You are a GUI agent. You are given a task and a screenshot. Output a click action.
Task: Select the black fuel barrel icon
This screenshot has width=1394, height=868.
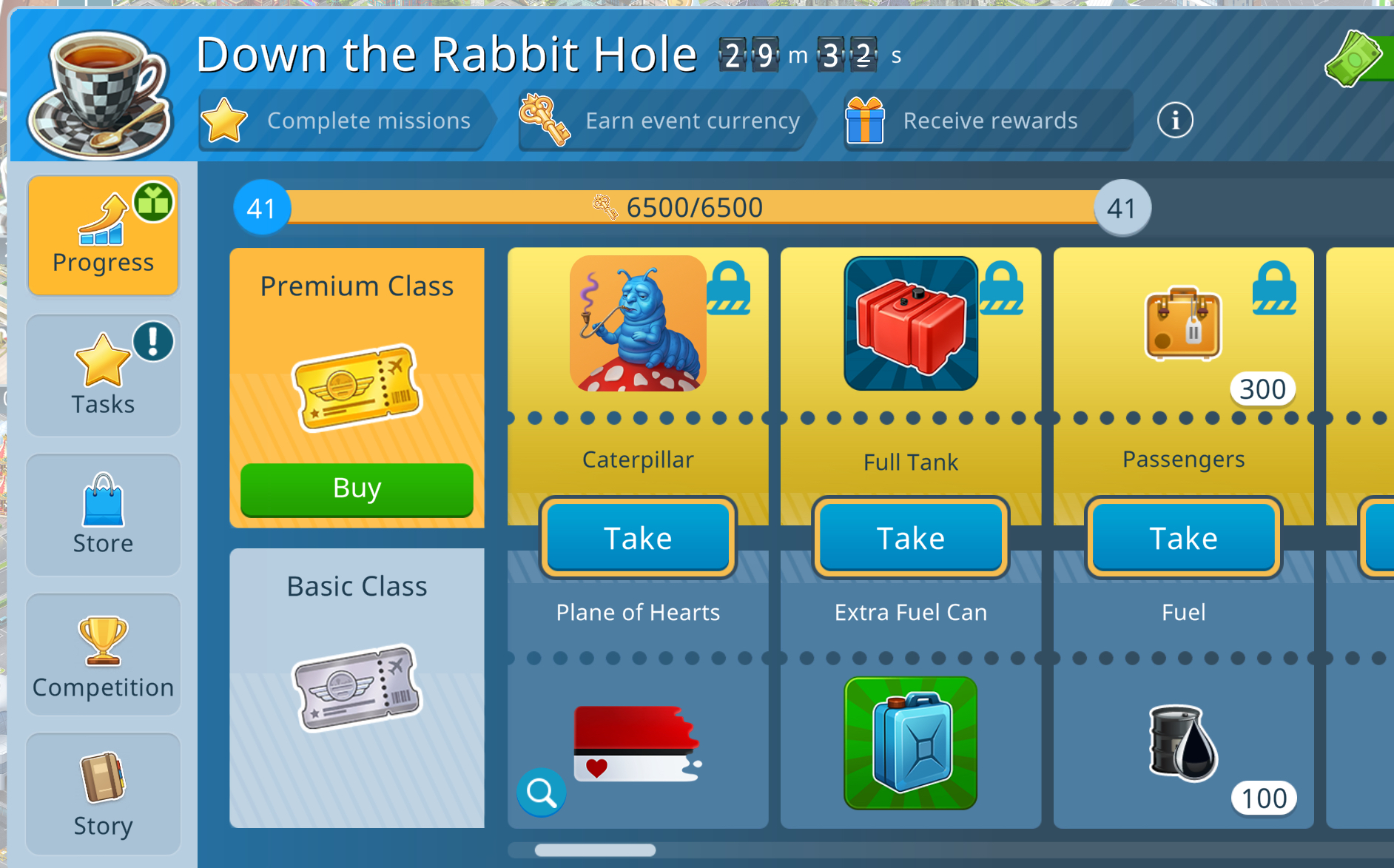click(x=1182, y=743)
